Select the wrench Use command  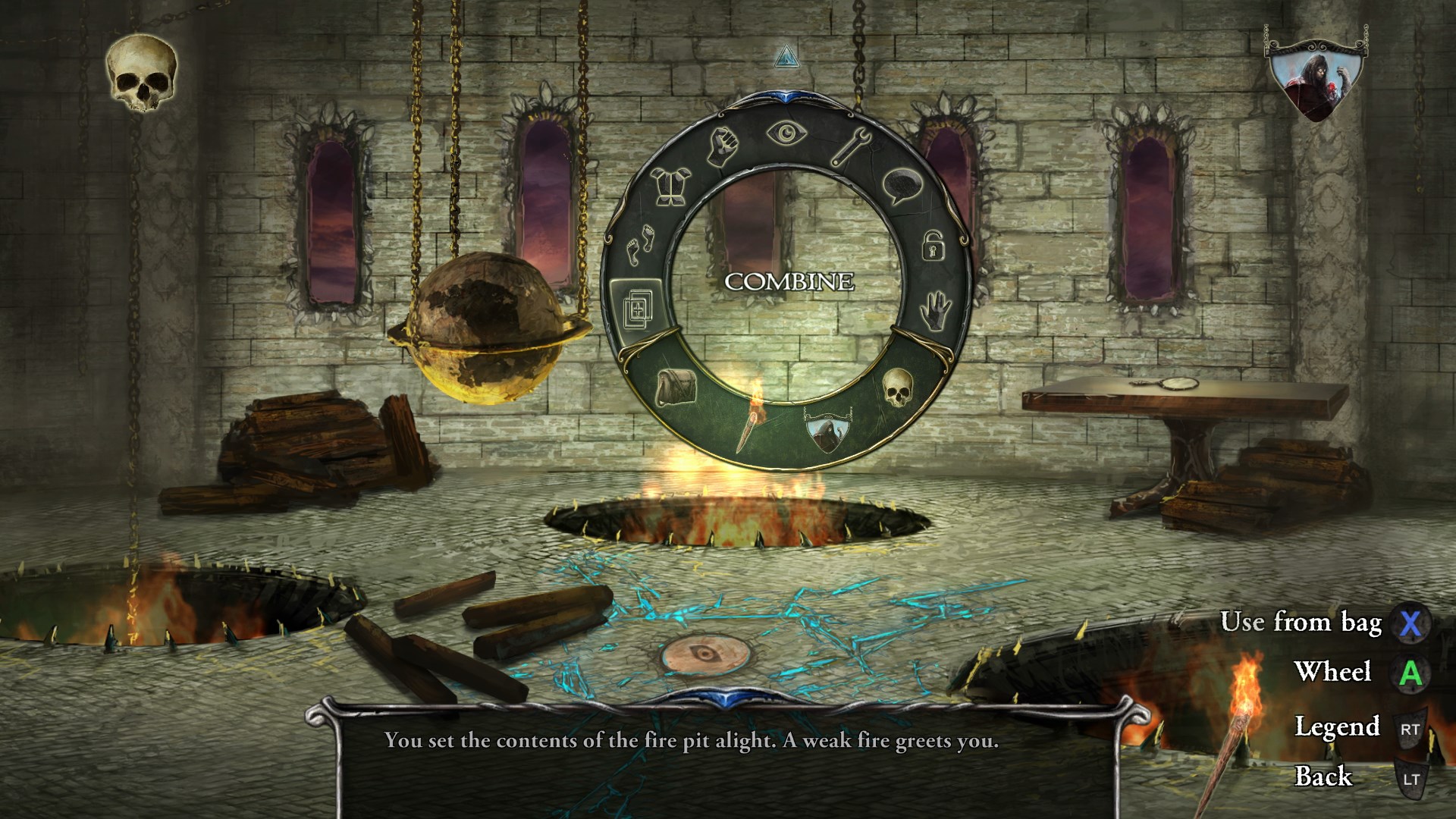tap(851, 147)
